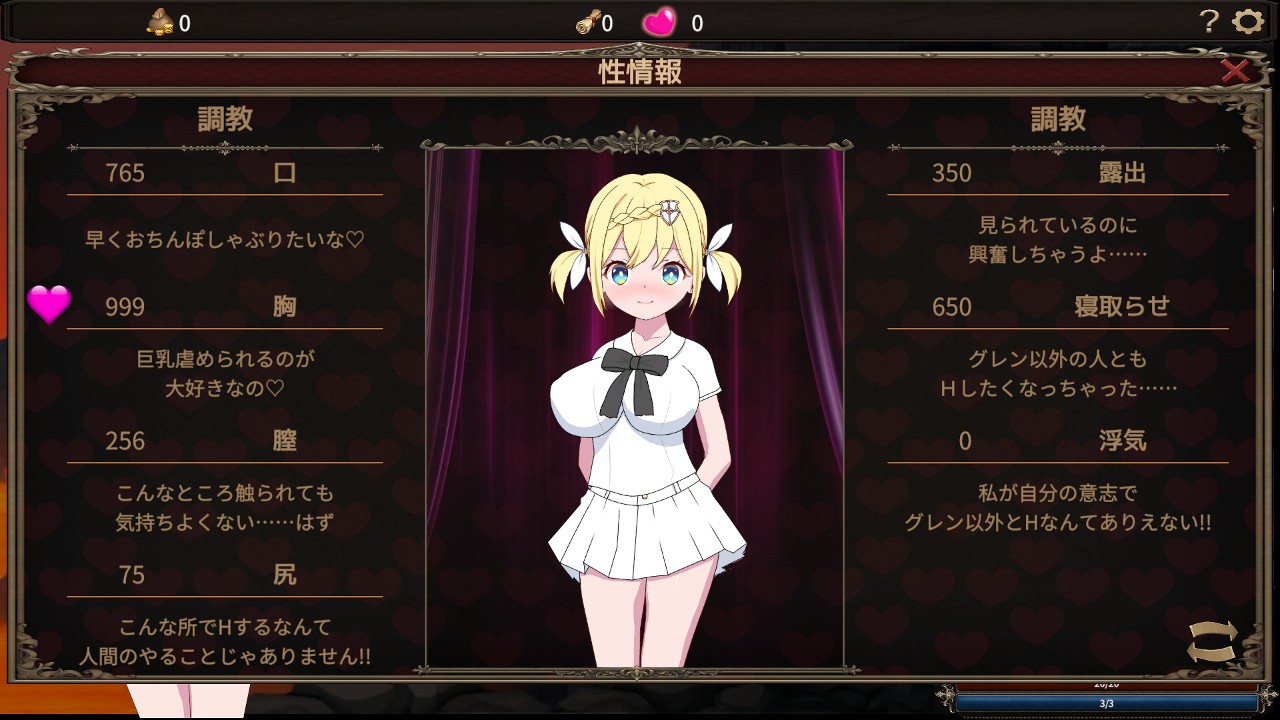Screen dimensions: 1280x720
Task: Open the gear settings menu
Action: click(1247, 22)
